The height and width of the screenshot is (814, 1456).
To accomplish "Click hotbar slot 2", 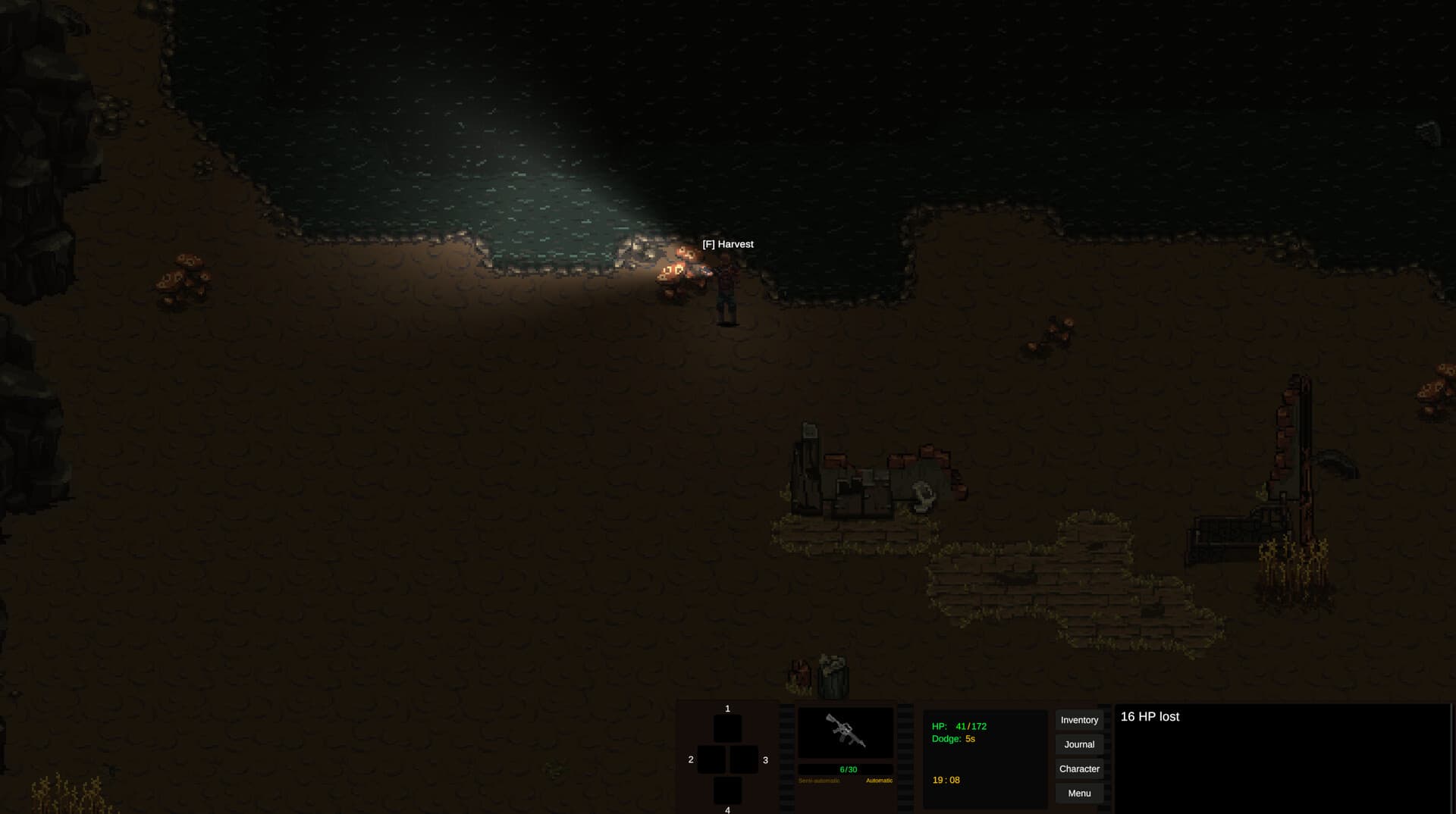I will [x=711, y=758].
